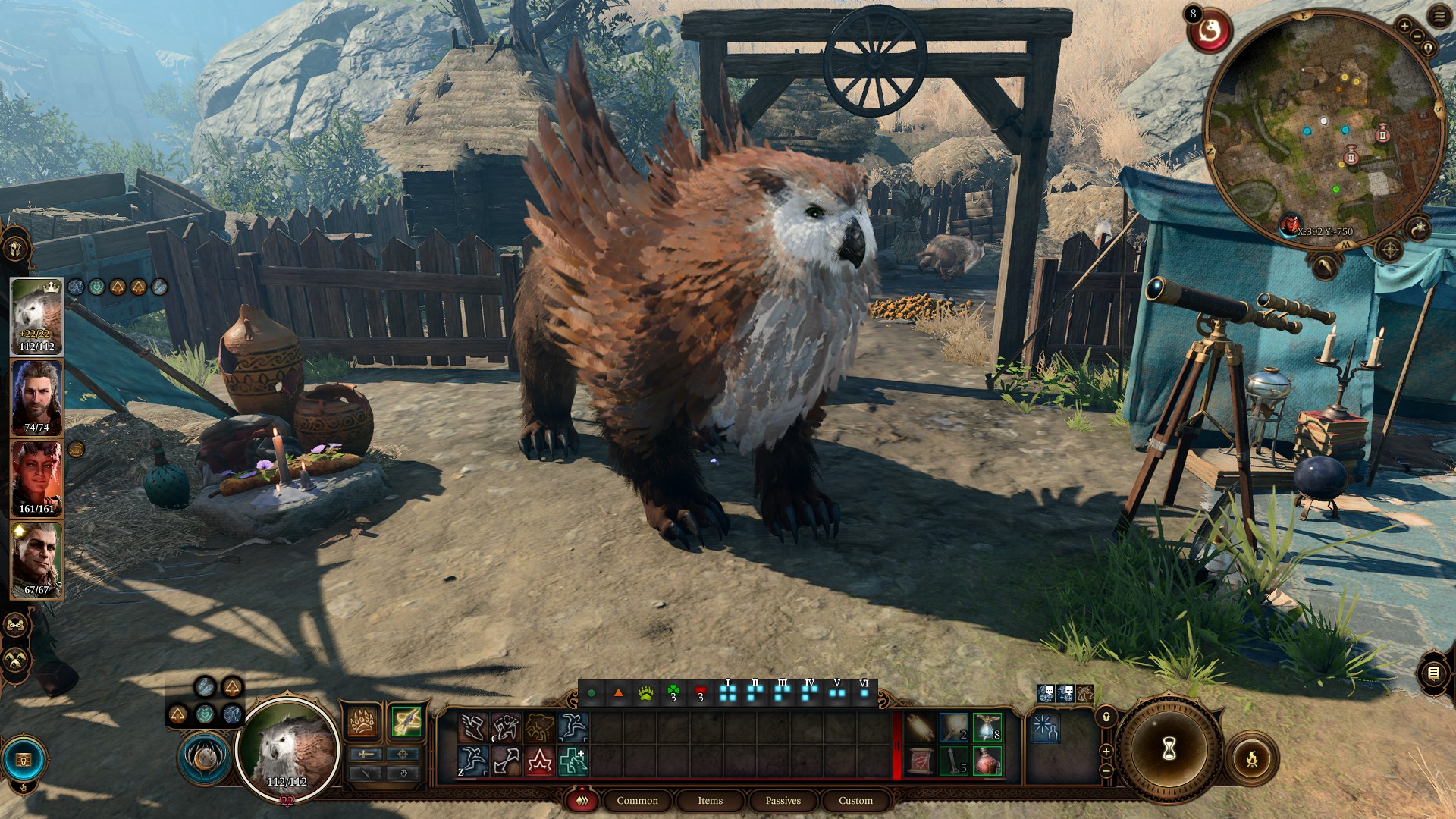Open the main menu hamburger button
This screenshot has width=1456, height=819.
point(1439,17)
